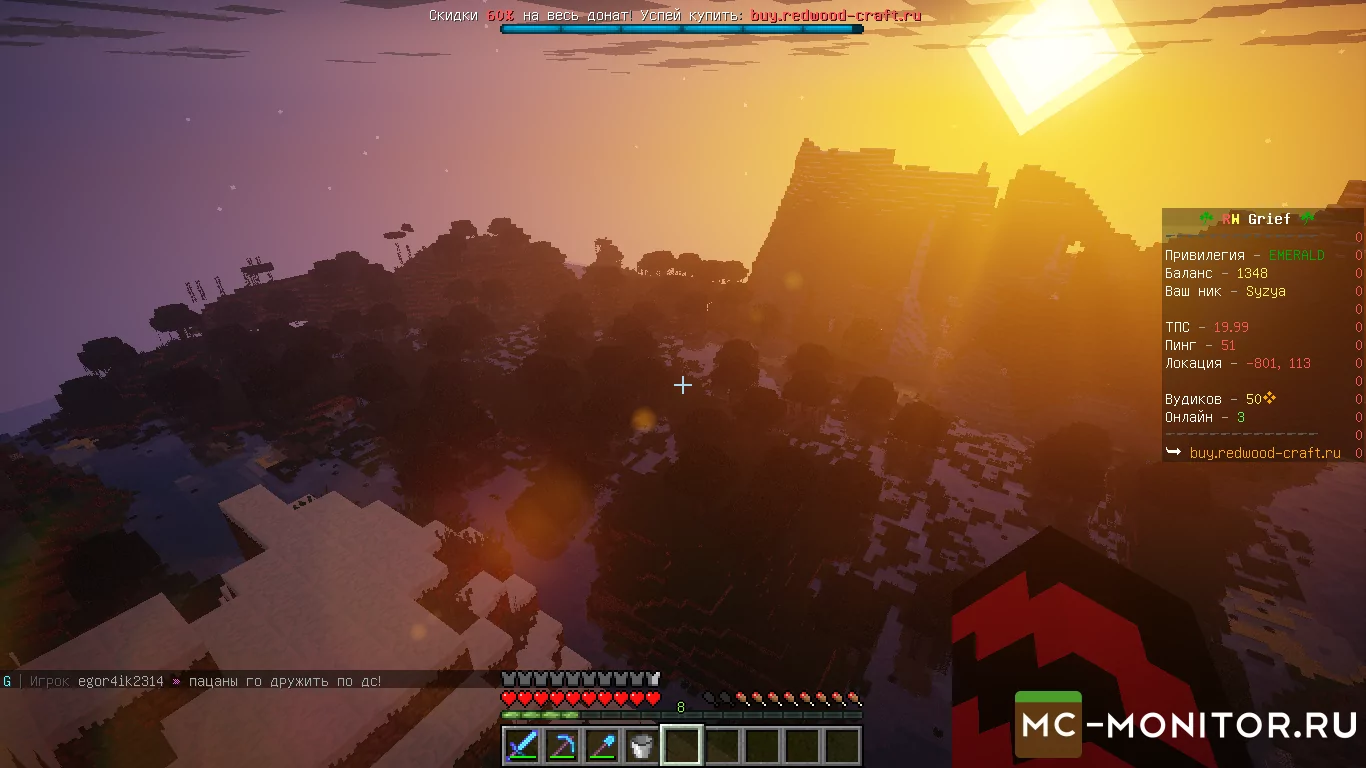Select the bucket hotbar slot
Image resolution: width=1366 pixels, height=768 pixels.
coord(642,746)
